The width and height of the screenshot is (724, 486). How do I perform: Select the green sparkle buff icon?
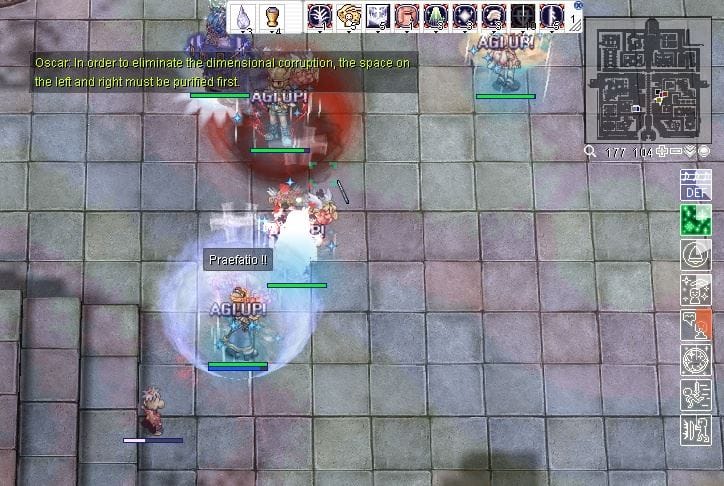click(x=695, y=219)
